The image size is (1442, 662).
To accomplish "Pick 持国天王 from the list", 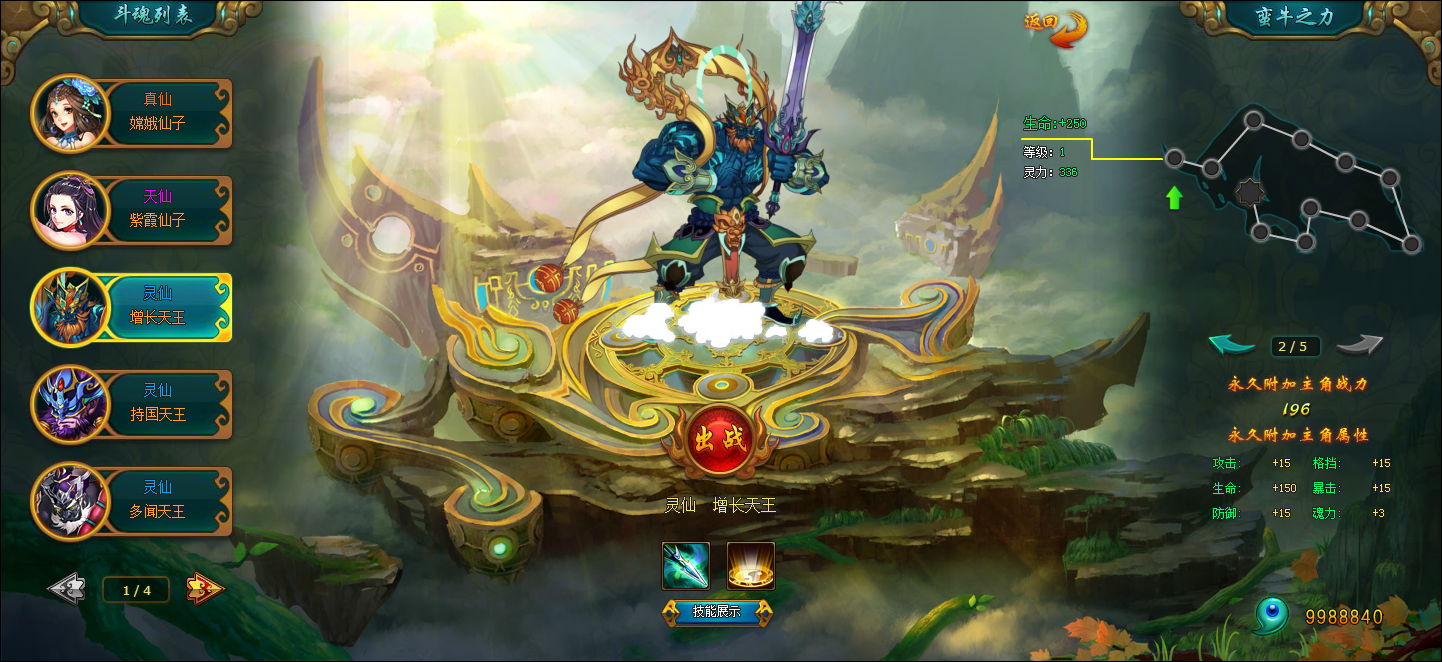I will 135,403.
